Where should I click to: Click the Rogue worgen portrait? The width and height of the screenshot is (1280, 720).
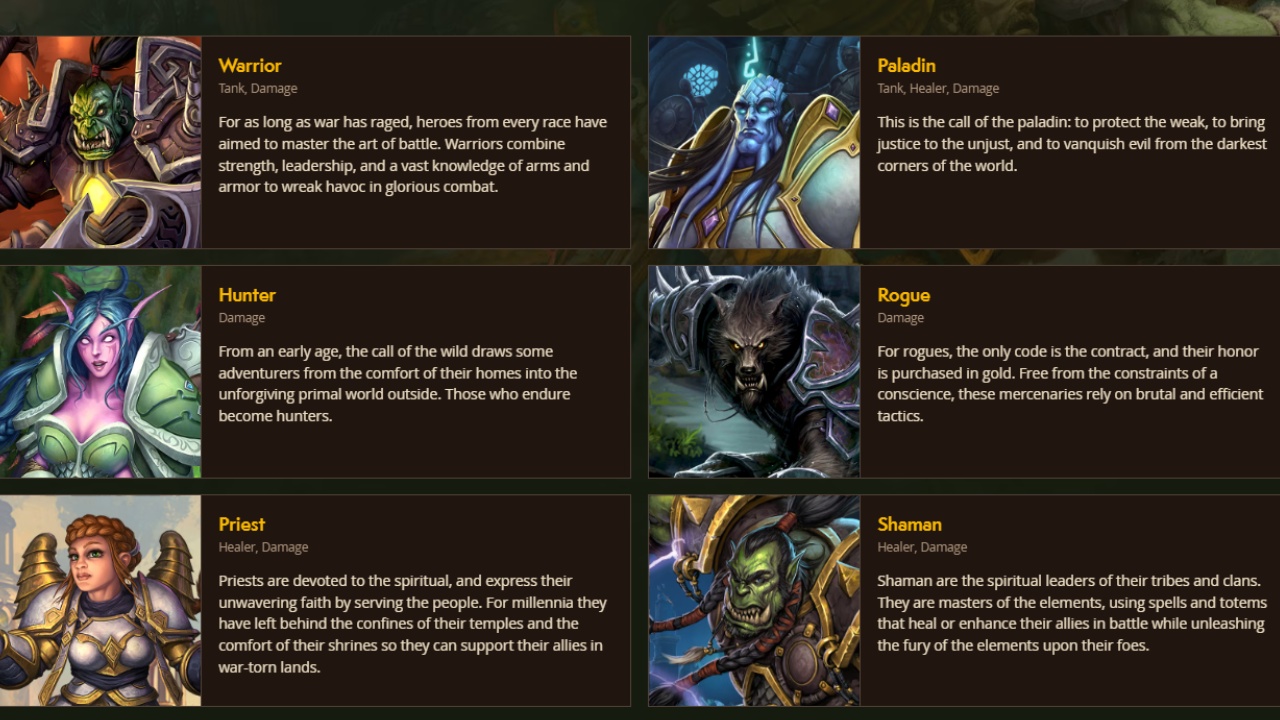(x=753, y=372)
